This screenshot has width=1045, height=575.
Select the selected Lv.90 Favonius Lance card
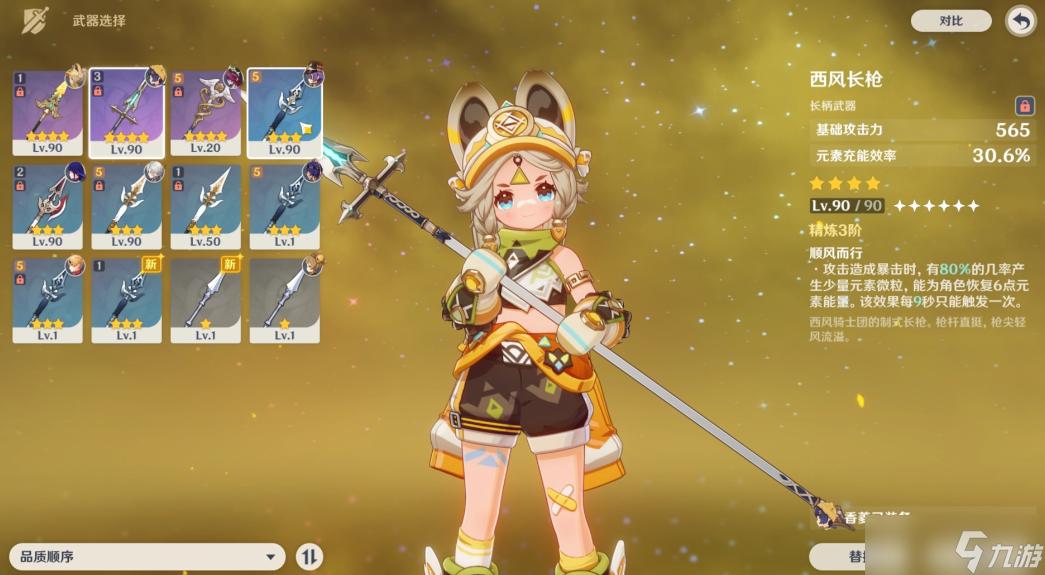(126, 112)
